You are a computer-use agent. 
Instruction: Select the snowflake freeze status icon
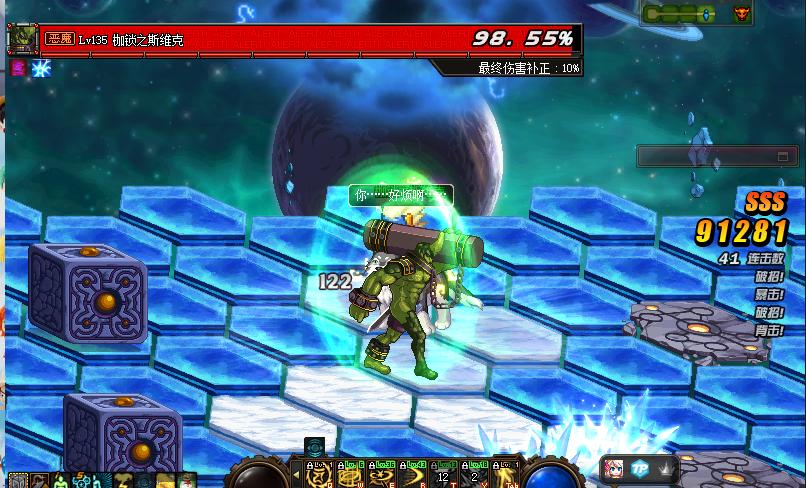[x=41, y=69]
